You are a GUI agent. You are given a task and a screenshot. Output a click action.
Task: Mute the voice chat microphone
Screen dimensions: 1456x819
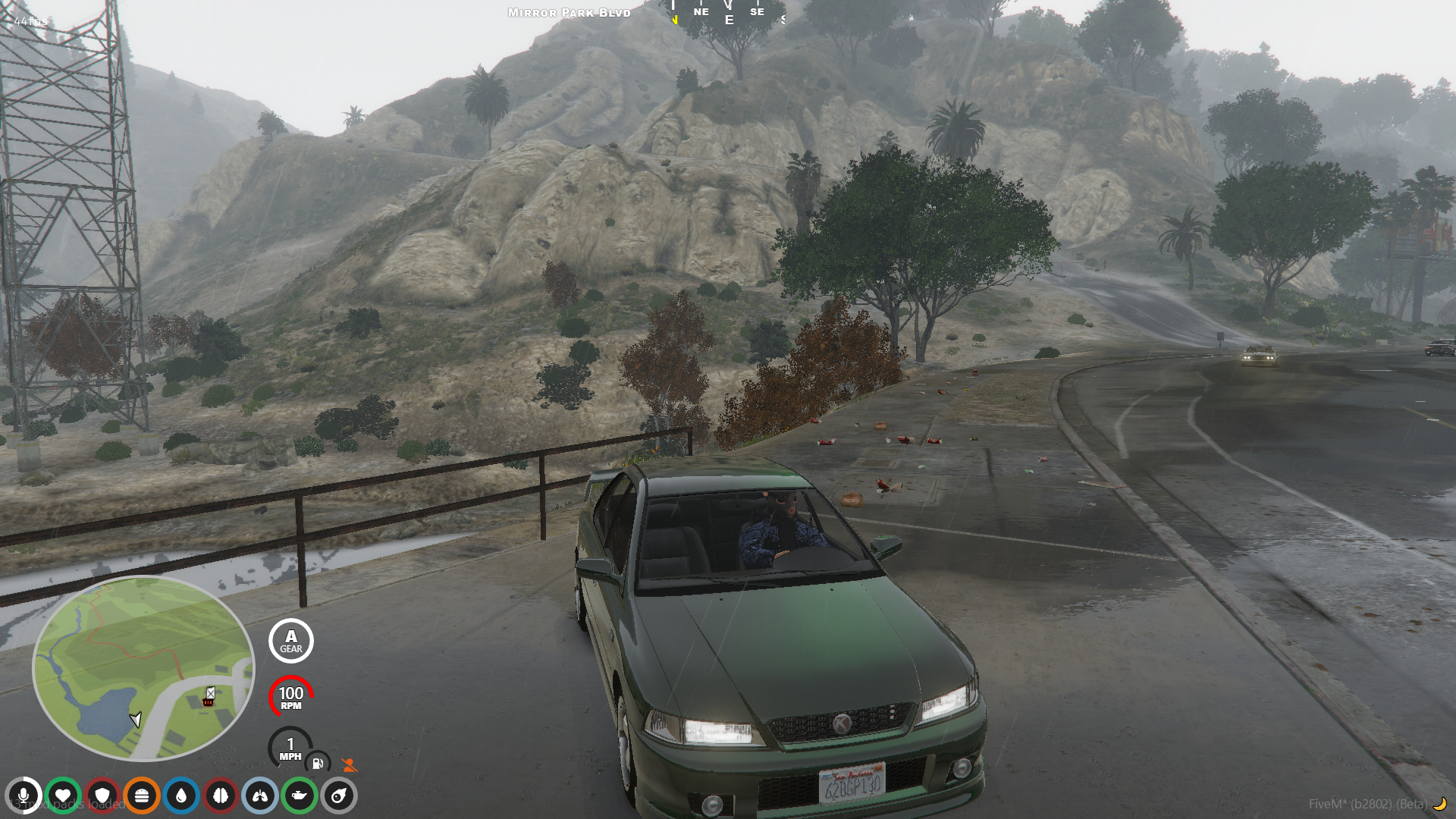[x=26, y=797]
